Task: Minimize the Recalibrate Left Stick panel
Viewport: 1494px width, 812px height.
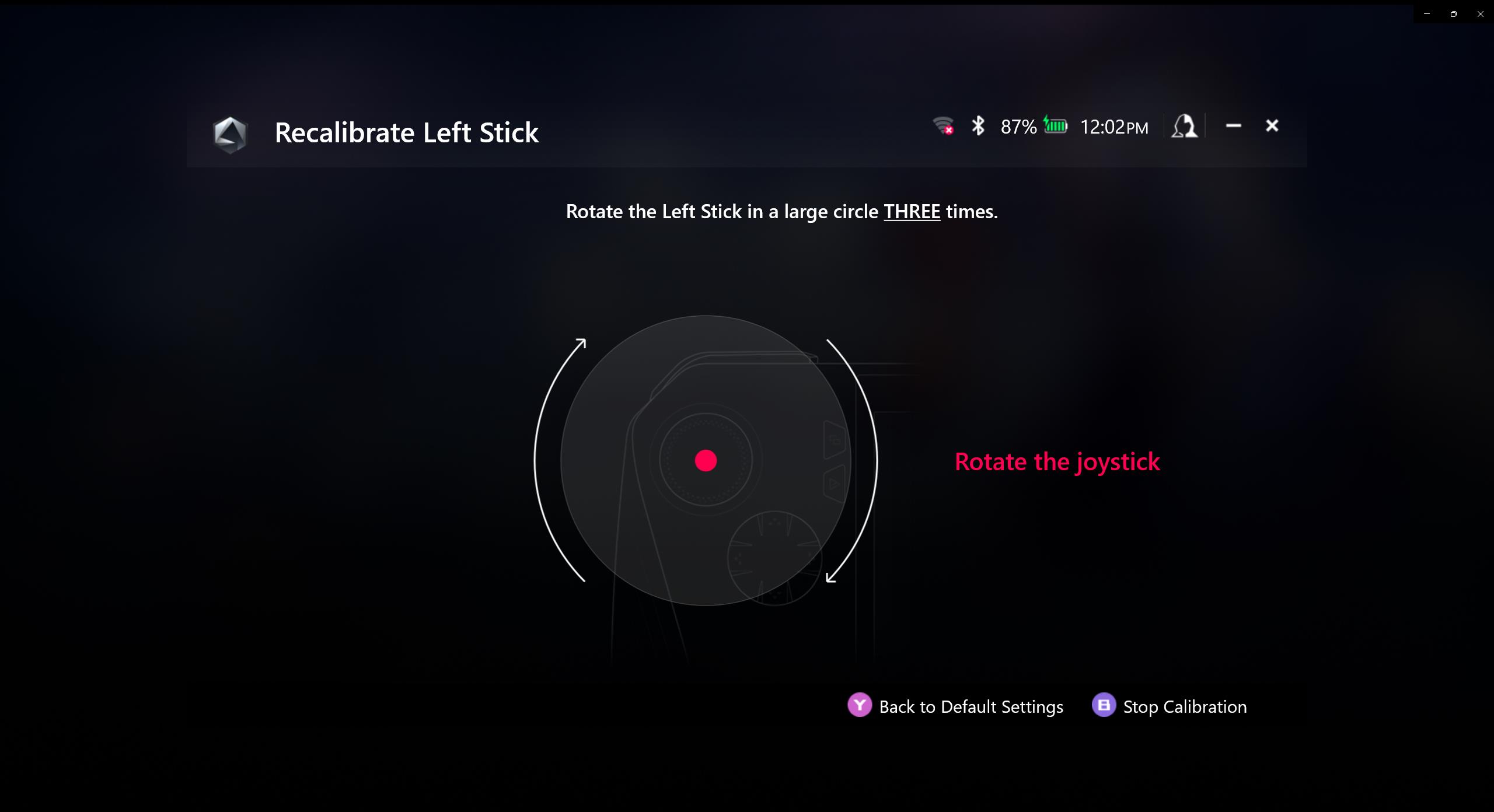Action: pyautogui.click(x=1233, y=126)
